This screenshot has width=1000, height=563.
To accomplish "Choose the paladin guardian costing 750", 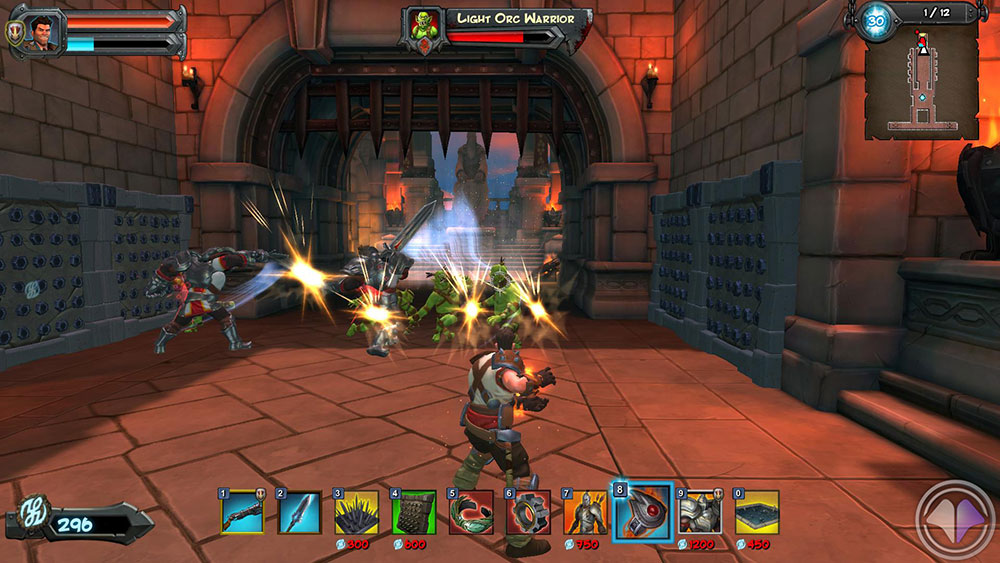I will [x=585, y=513].
